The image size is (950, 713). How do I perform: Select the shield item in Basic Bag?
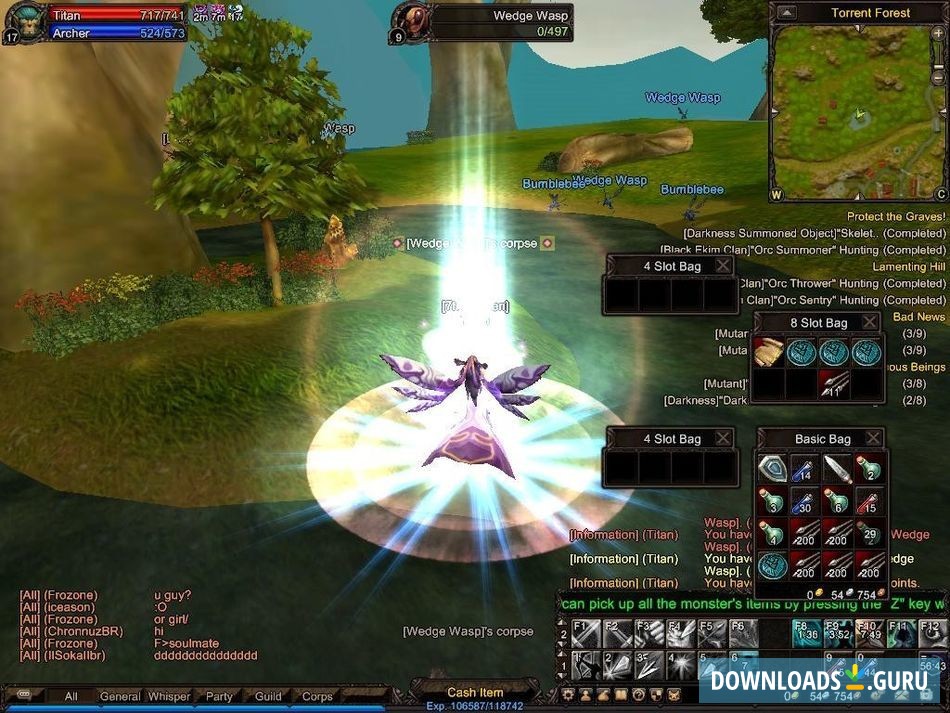click(x=772, y=468)
